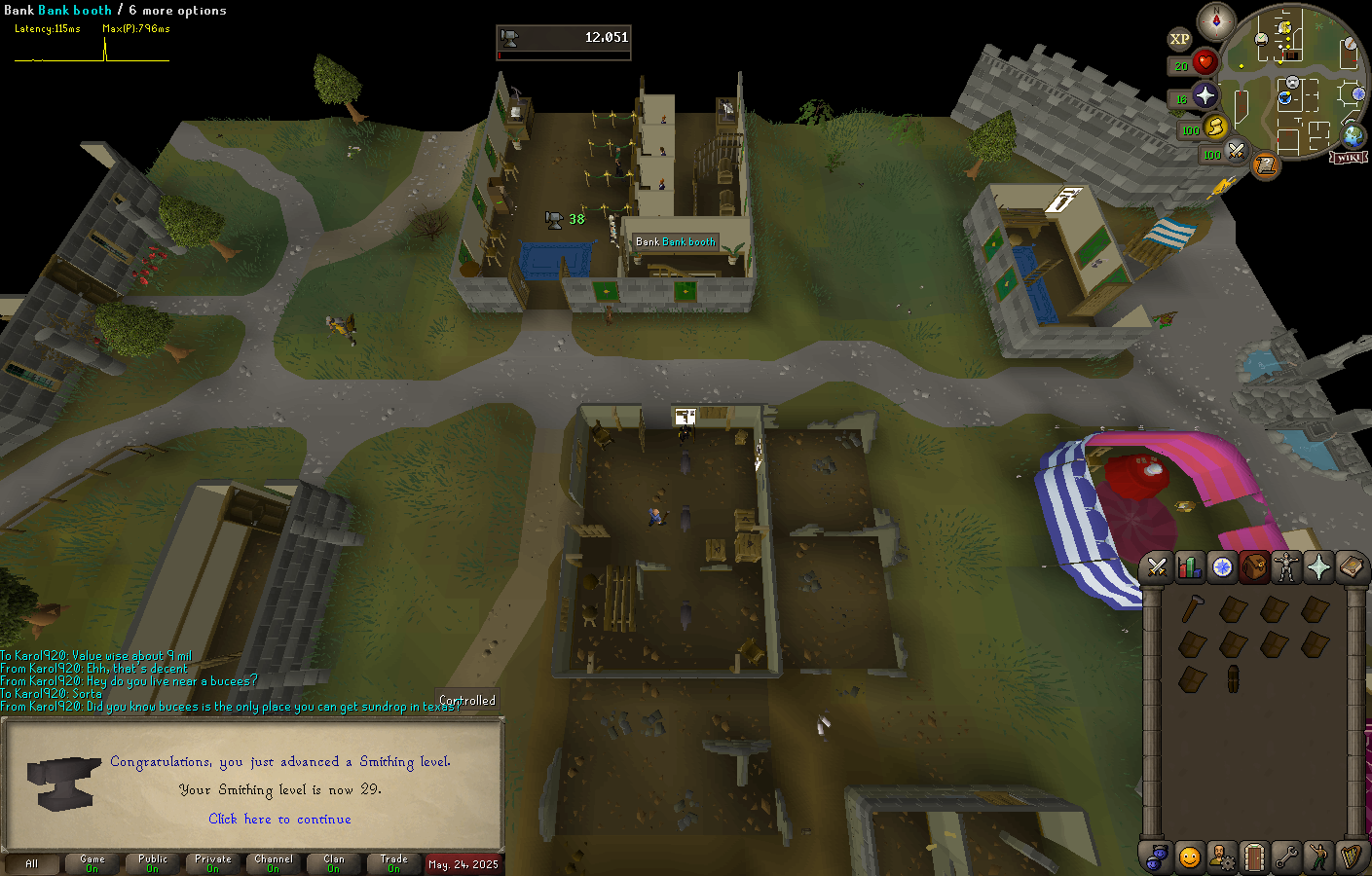Click the compass to face north
The width and height of the screenshot is (1372, 876).
pyautogui.click(x=1216, y=20)
